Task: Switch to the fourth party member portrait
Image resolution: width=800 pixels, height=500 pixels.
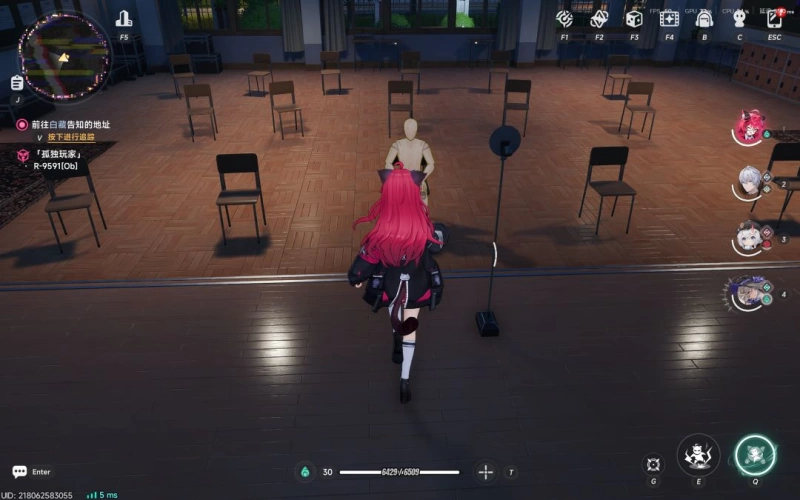Action: click(x=747, y=293)
